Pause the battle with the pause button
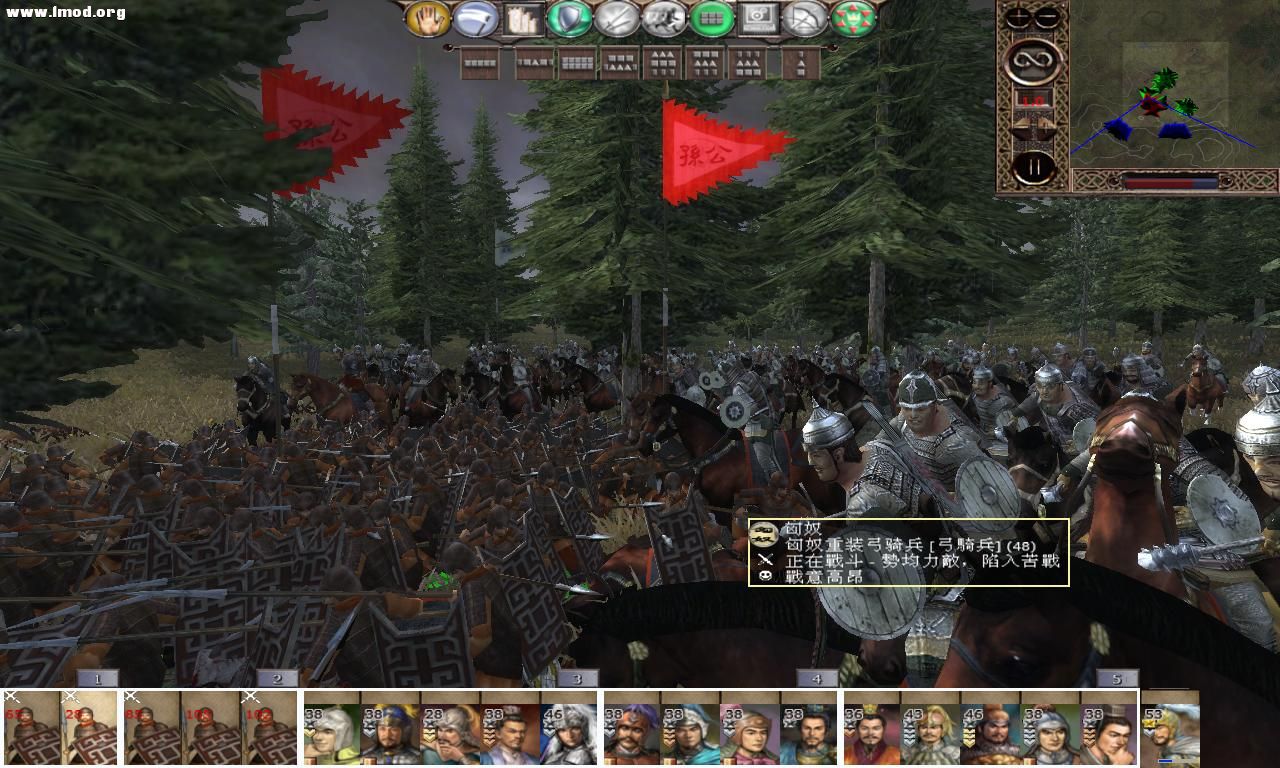The image size is (1280, 768). tap(1034, 165)
